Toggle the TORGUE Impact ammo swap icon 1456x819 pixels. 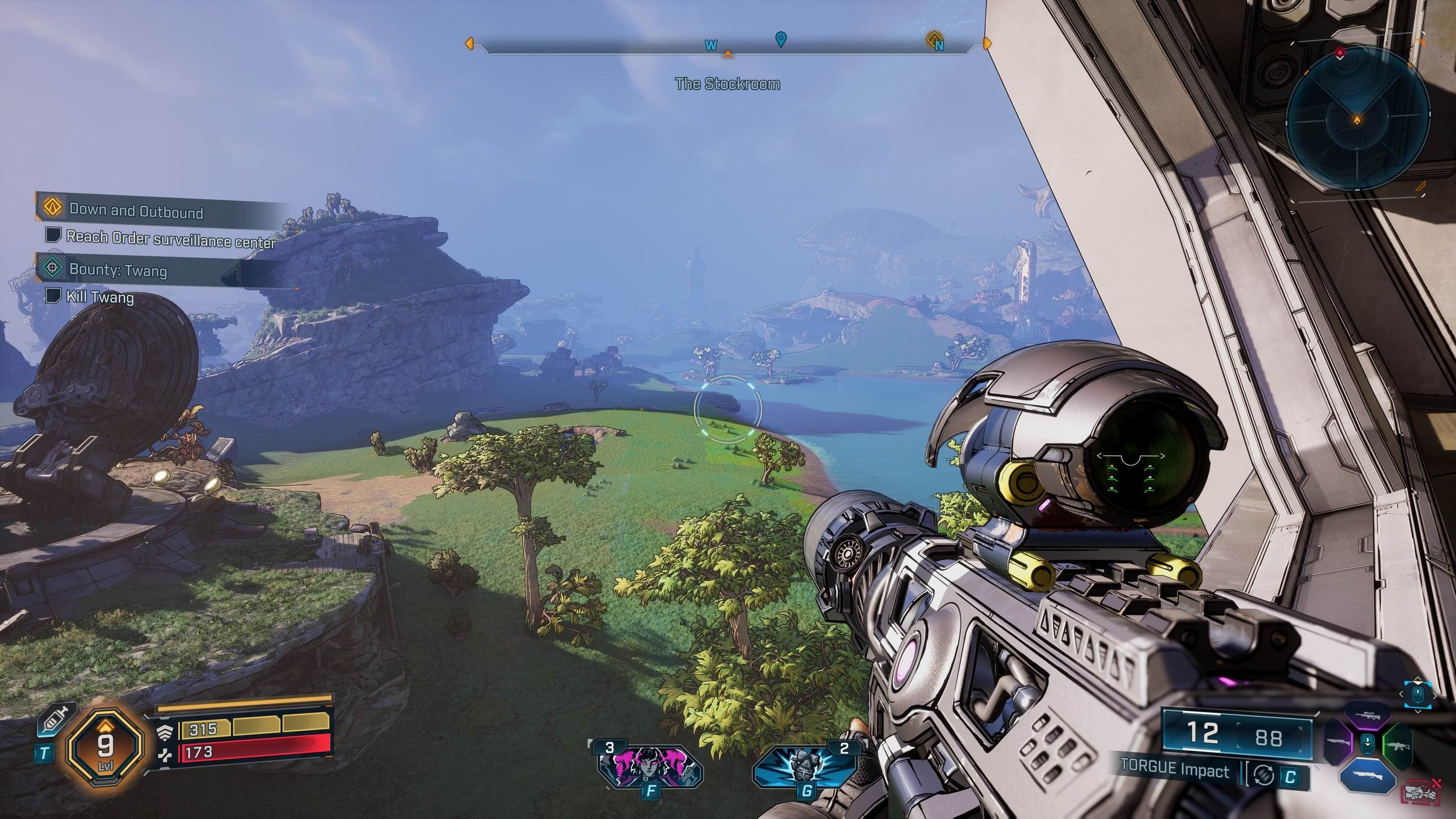click(x=1263, y=775)
